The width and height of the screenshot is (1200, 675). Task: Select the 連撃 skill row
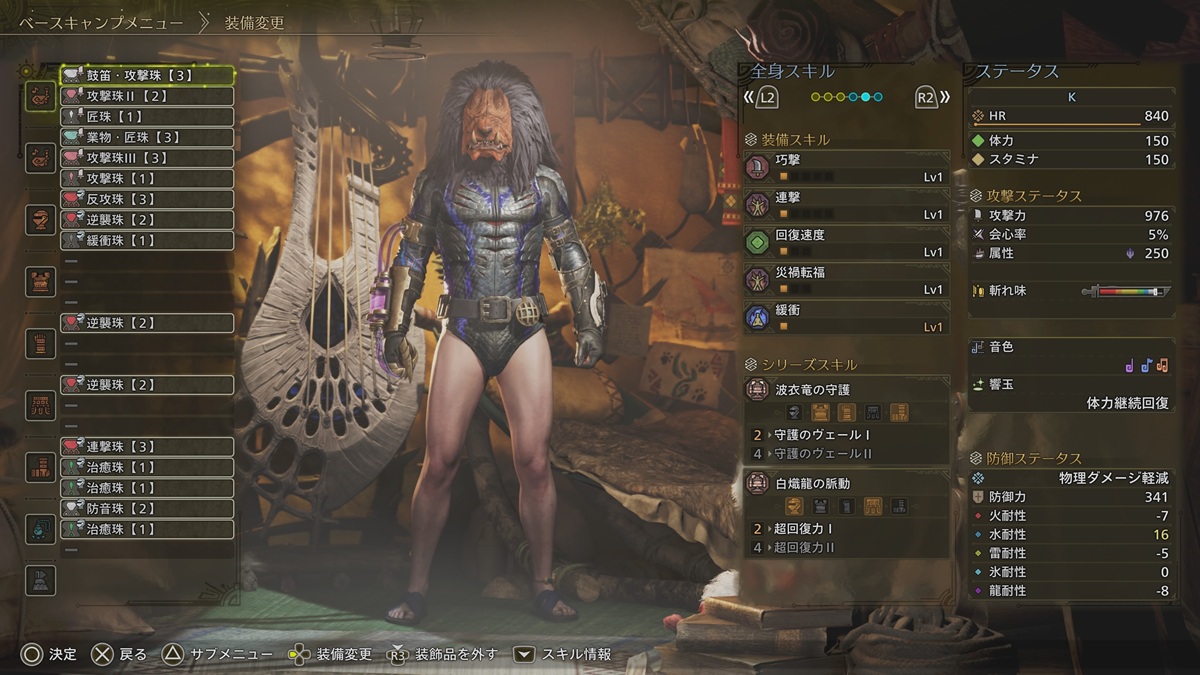pos(846,206)
